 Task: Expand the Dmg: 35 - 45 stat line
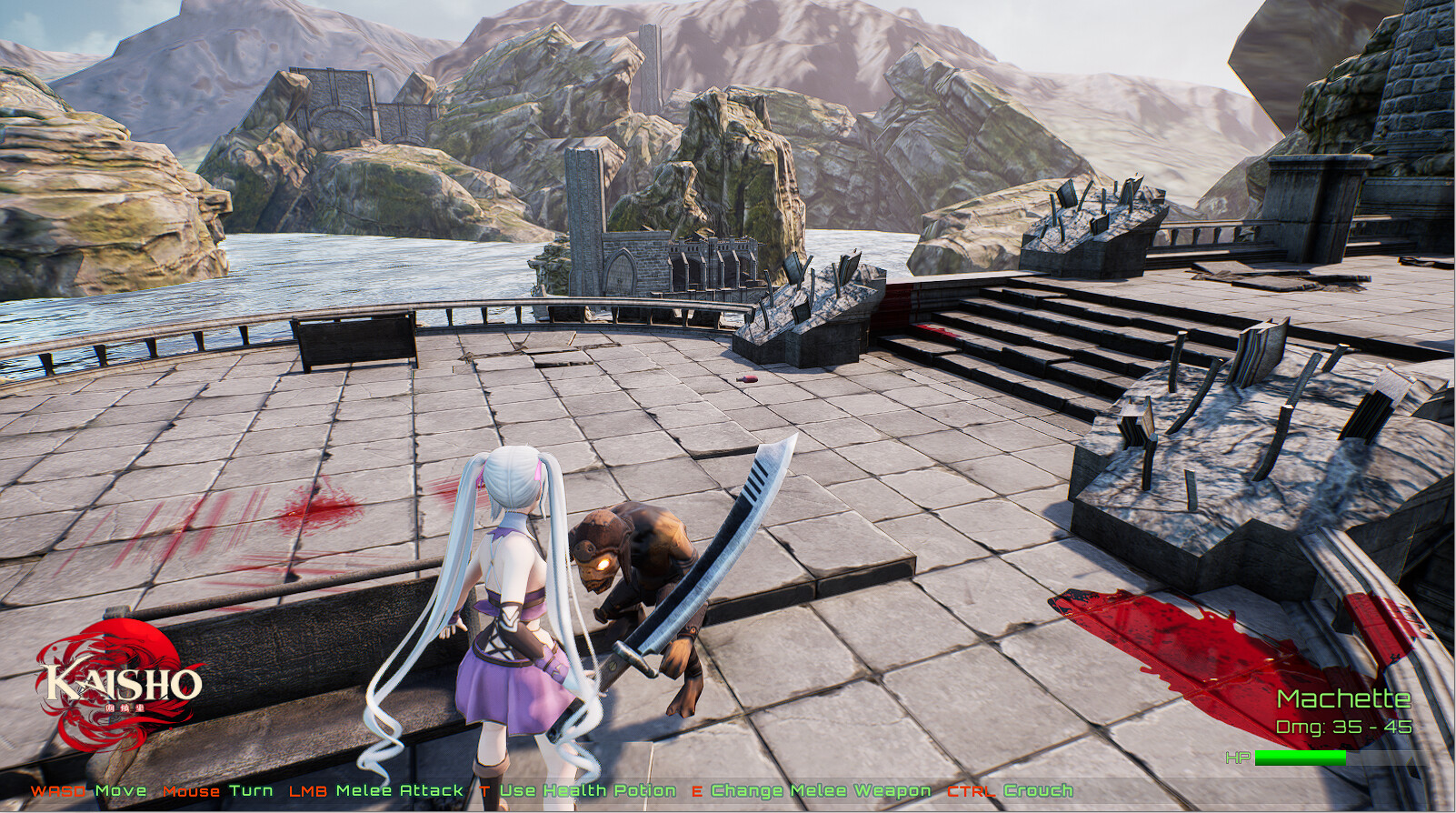tap(1342, 728)
